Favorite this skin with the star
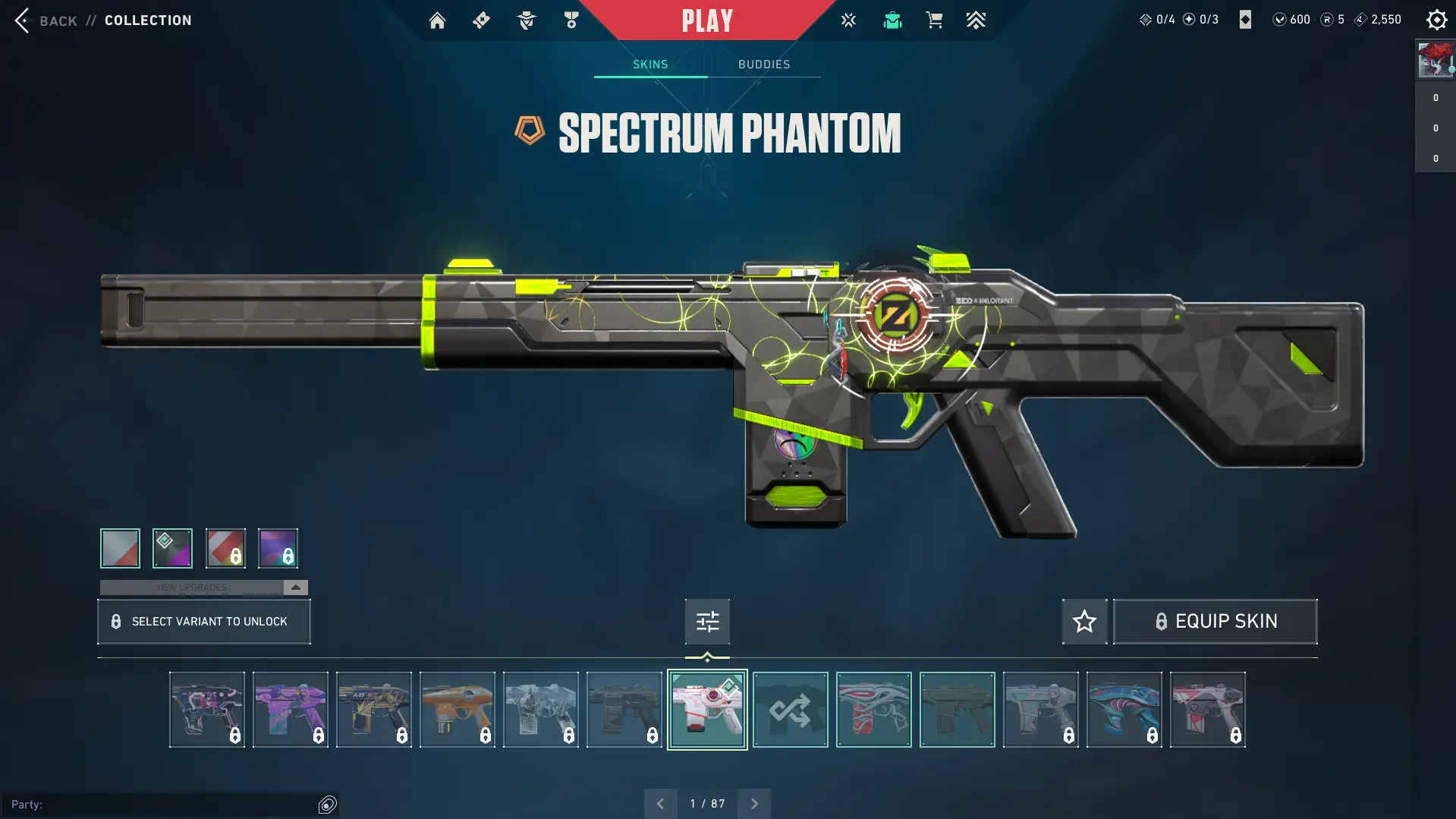Screen dimensions: 1456x819 coord(1084,622)
